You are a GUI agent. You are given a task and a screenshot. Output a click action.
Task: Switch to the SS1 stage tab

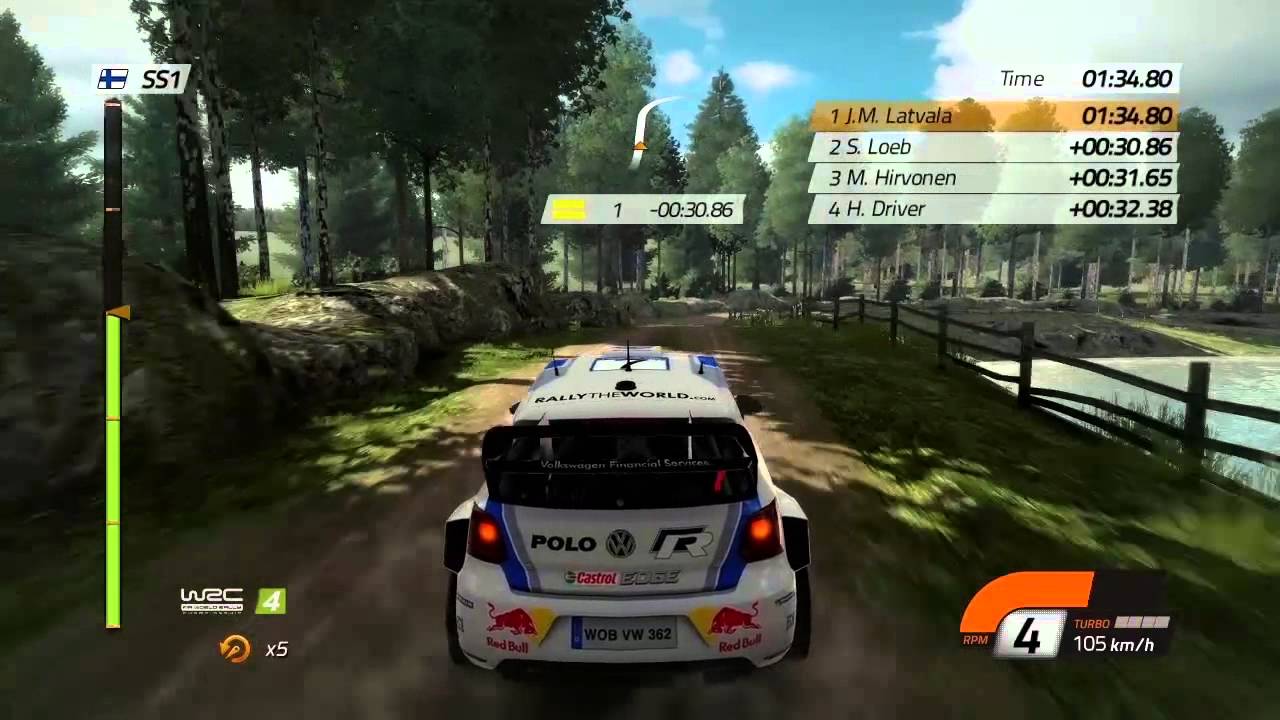[x=148, y=80]
